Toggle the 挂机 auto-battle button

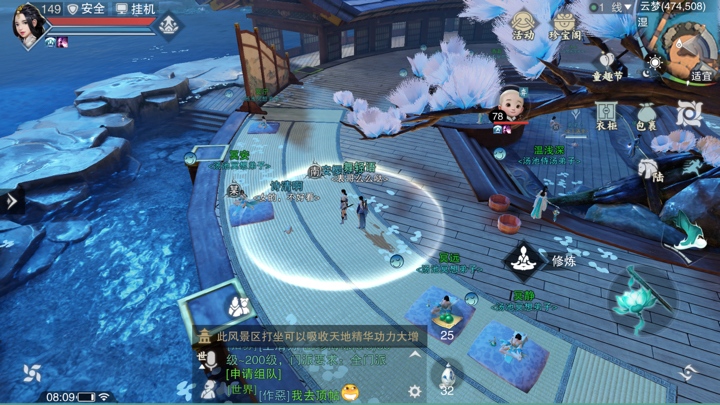tap(136, 9)
